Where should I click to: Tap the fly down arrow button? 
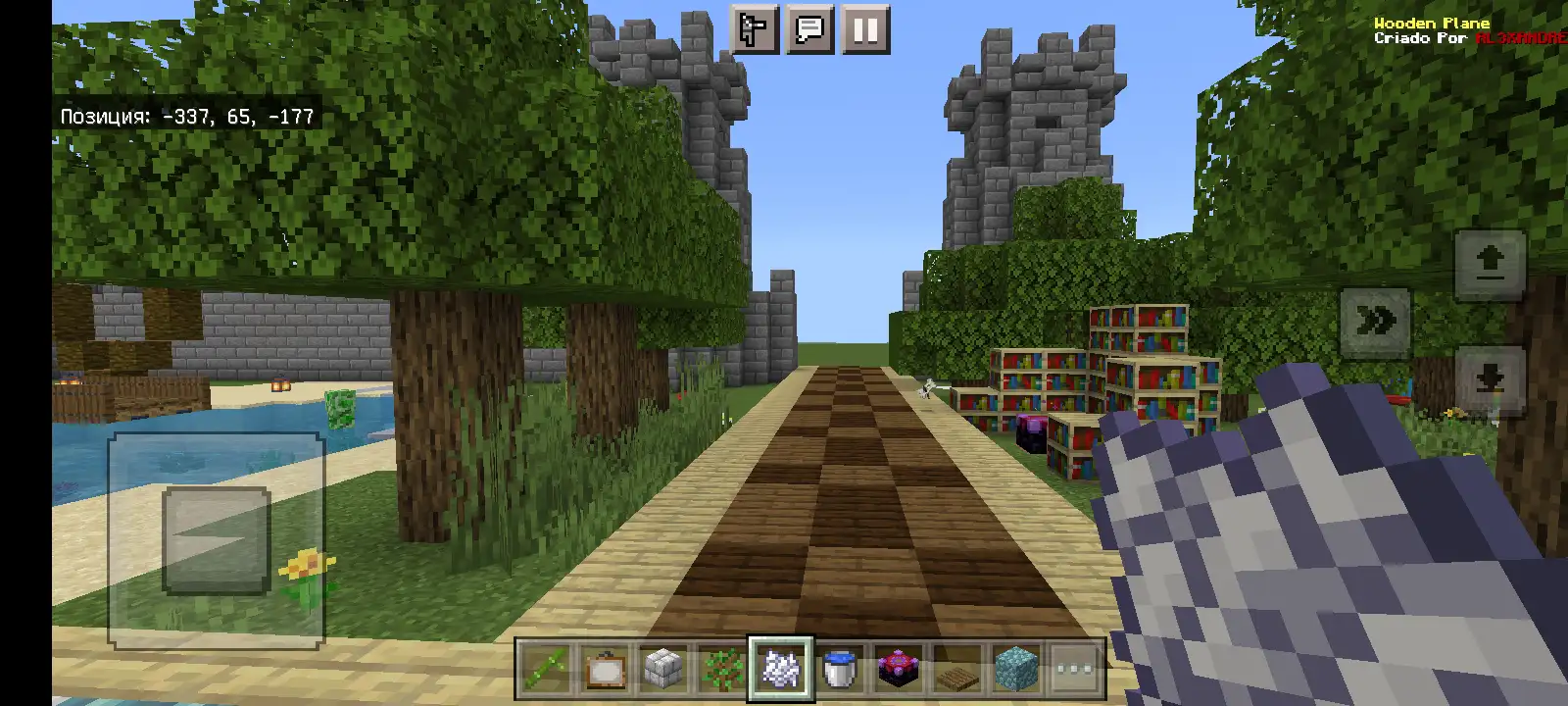tap(1490, 379)
